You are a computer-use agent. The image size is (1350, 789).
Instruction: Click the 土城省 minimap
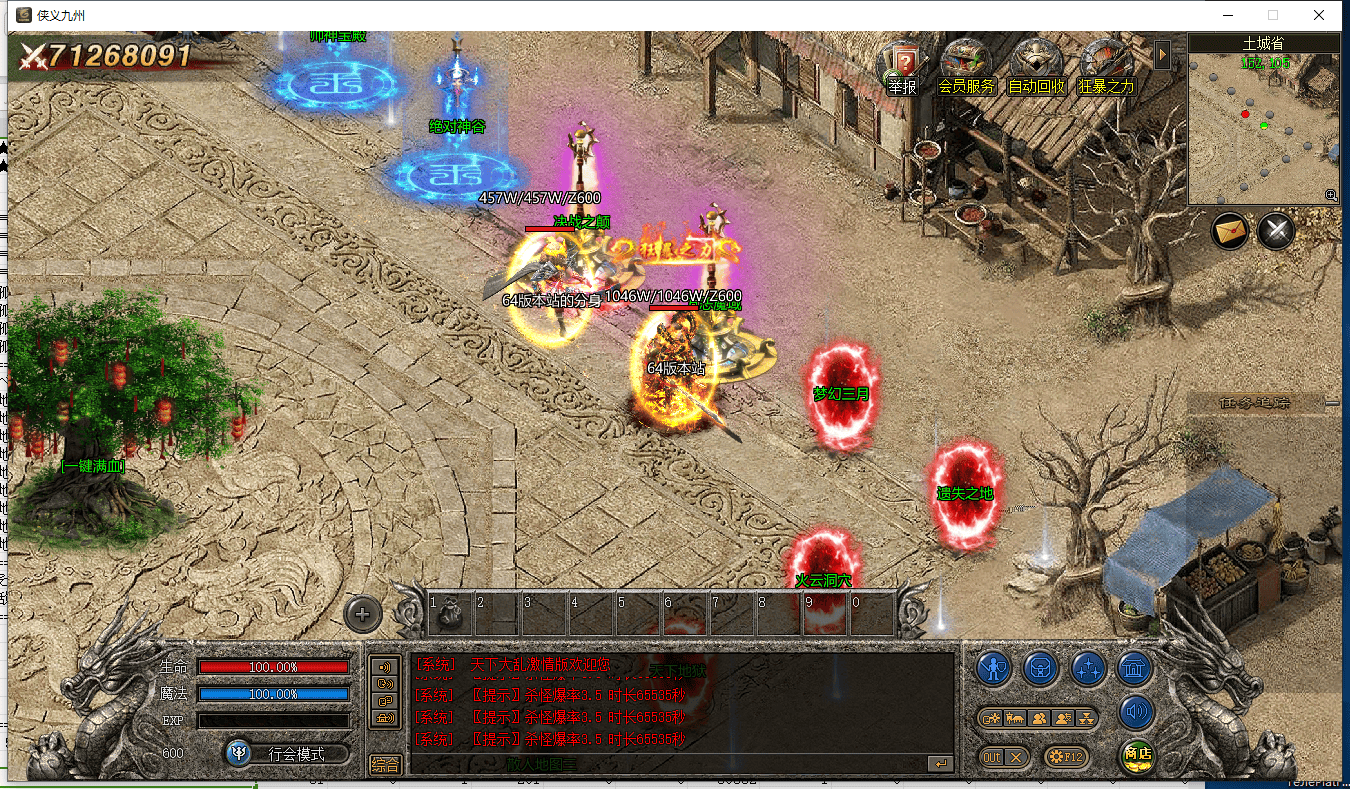(x=1264, y=125)
